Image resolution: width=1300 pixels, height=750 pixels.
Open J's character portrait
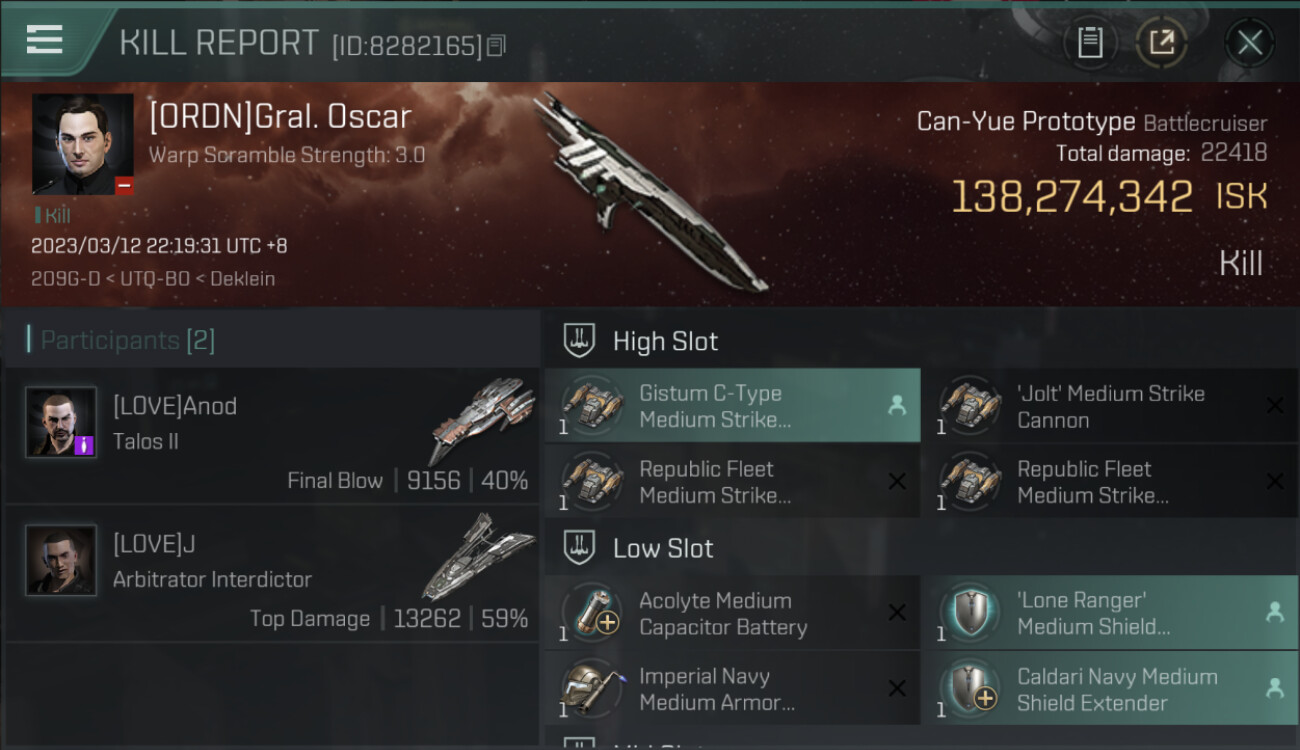click(61, 560)
